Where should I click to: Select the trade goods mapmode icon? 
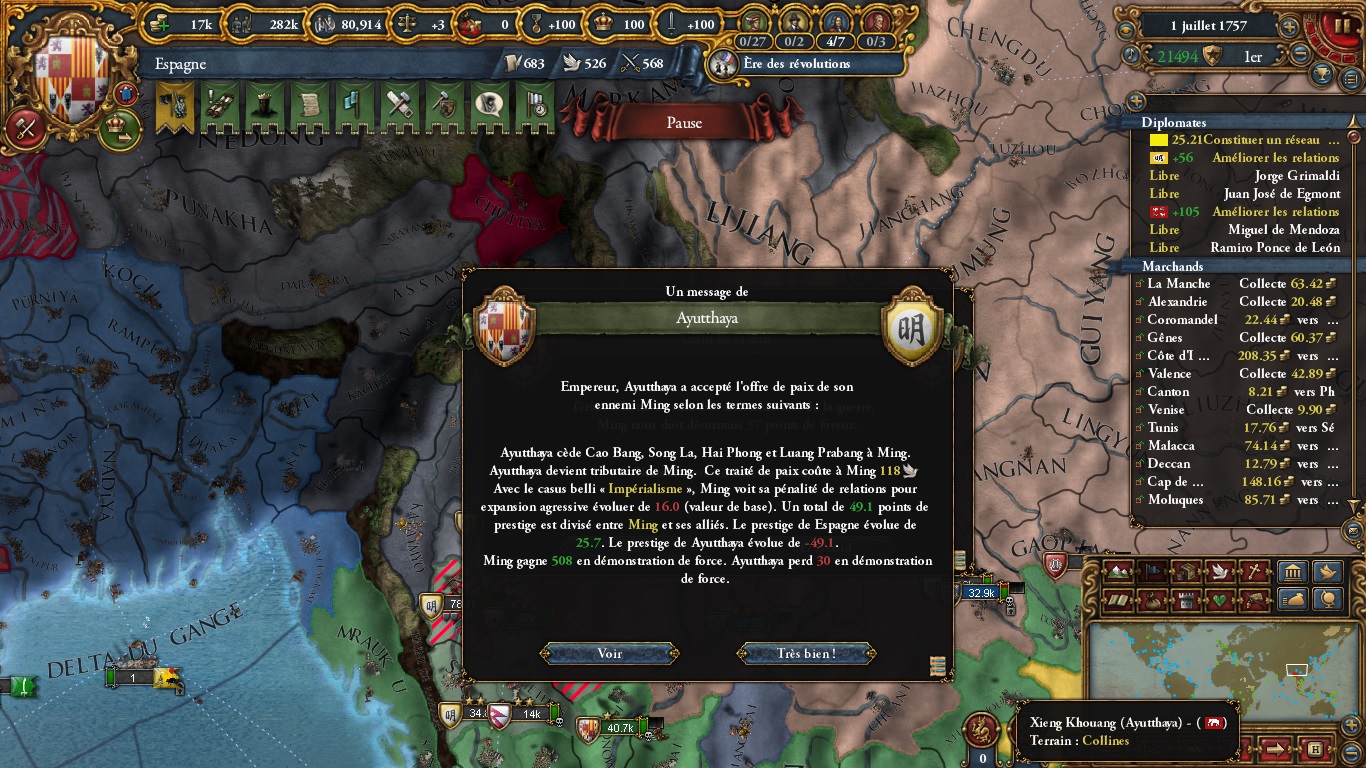(x=1186, y=571)
